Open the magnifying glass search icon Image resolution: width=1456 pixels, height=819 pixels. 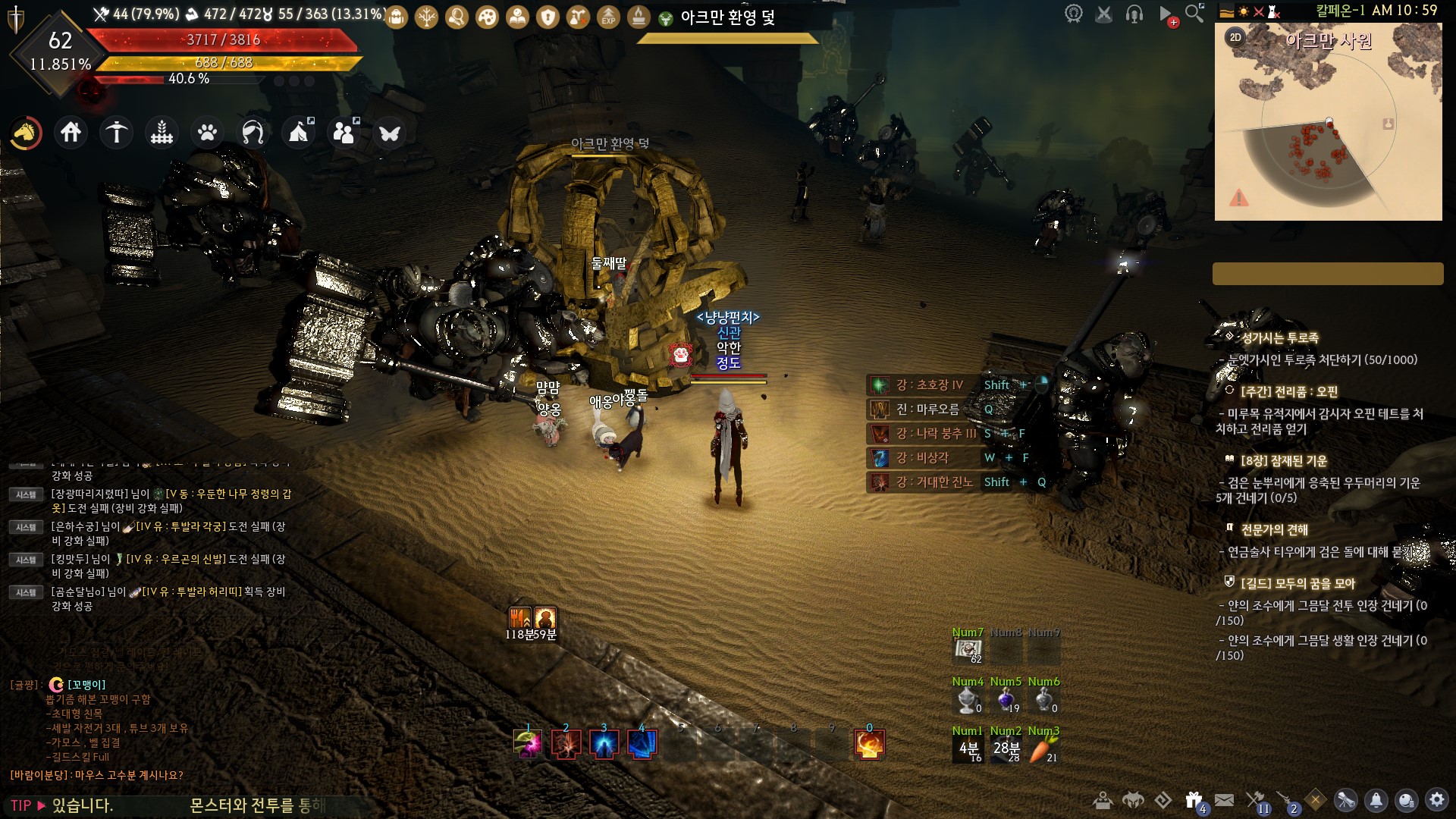[x=1194, y=13]
